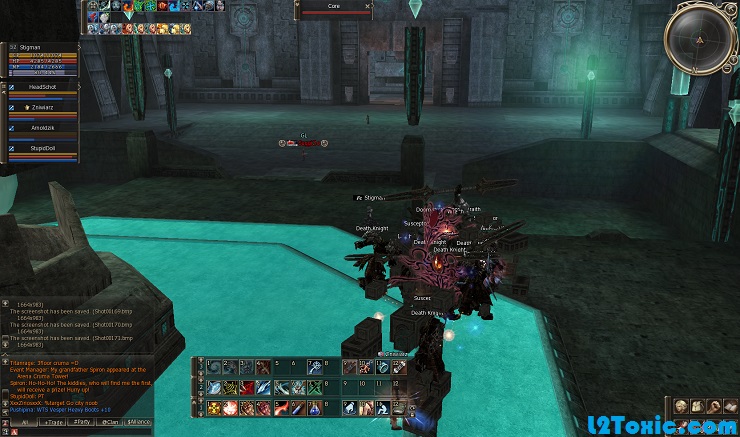Show the #Party chat tab
This screenshot has width=740, height=437.
82,423
